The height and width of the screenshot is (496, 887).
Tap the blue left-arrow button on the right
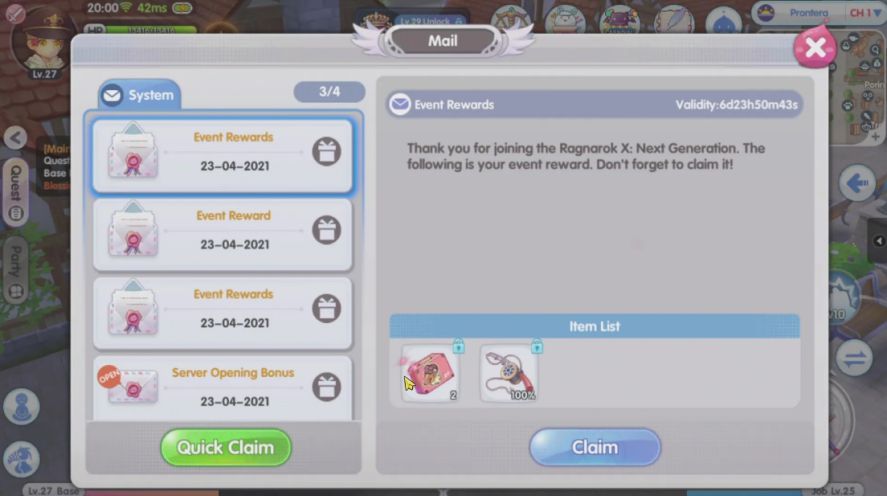coord(857,183)
